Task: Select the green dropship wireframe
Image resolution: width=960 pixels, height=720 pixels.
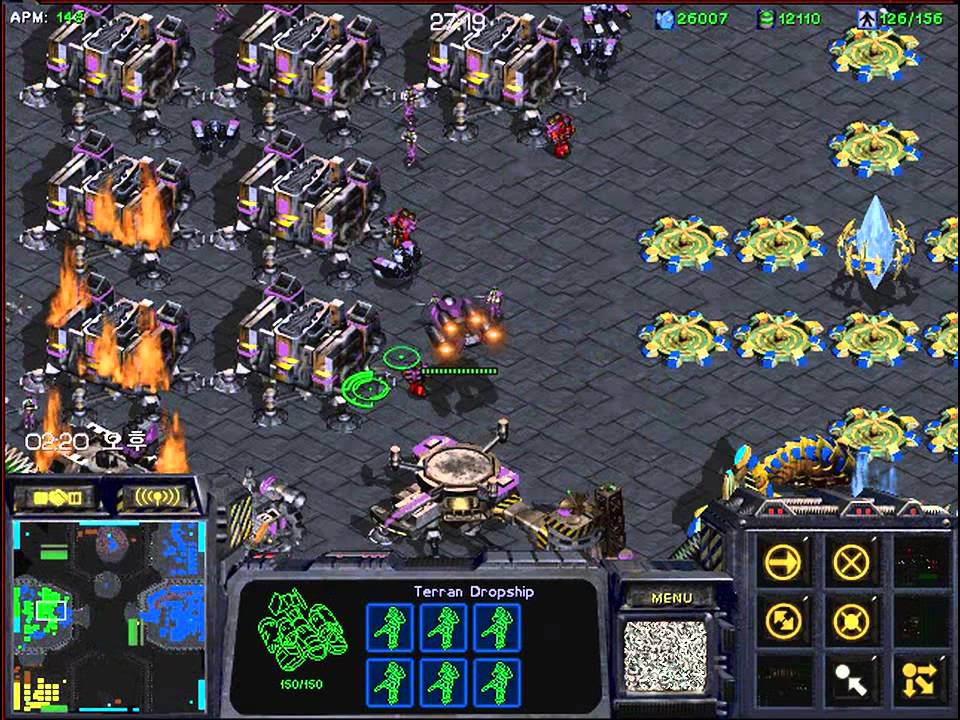Action: pos(301,632)
